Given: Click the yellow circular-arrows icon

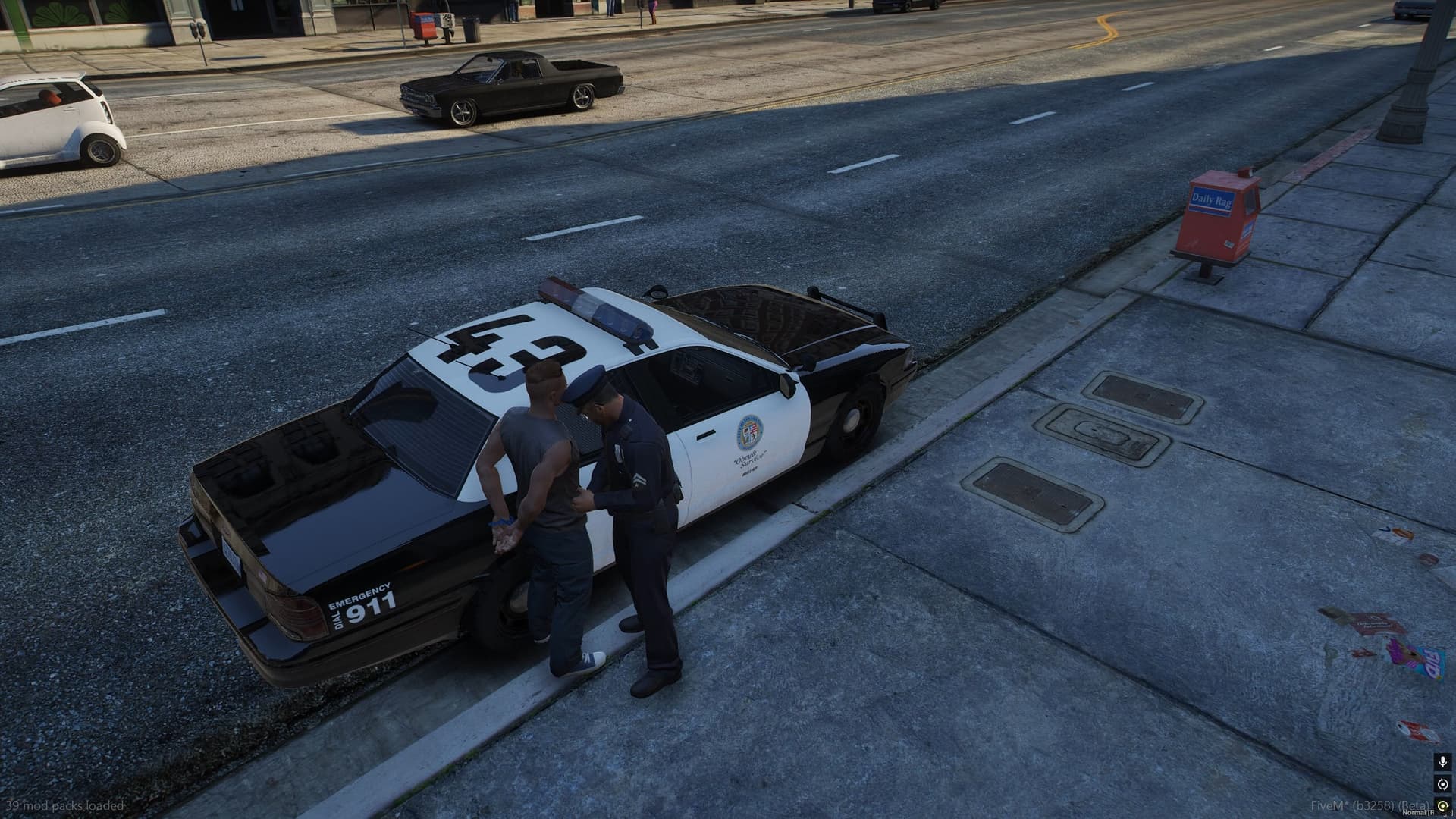Looking at the screenshot, I should pos(1442,805).
